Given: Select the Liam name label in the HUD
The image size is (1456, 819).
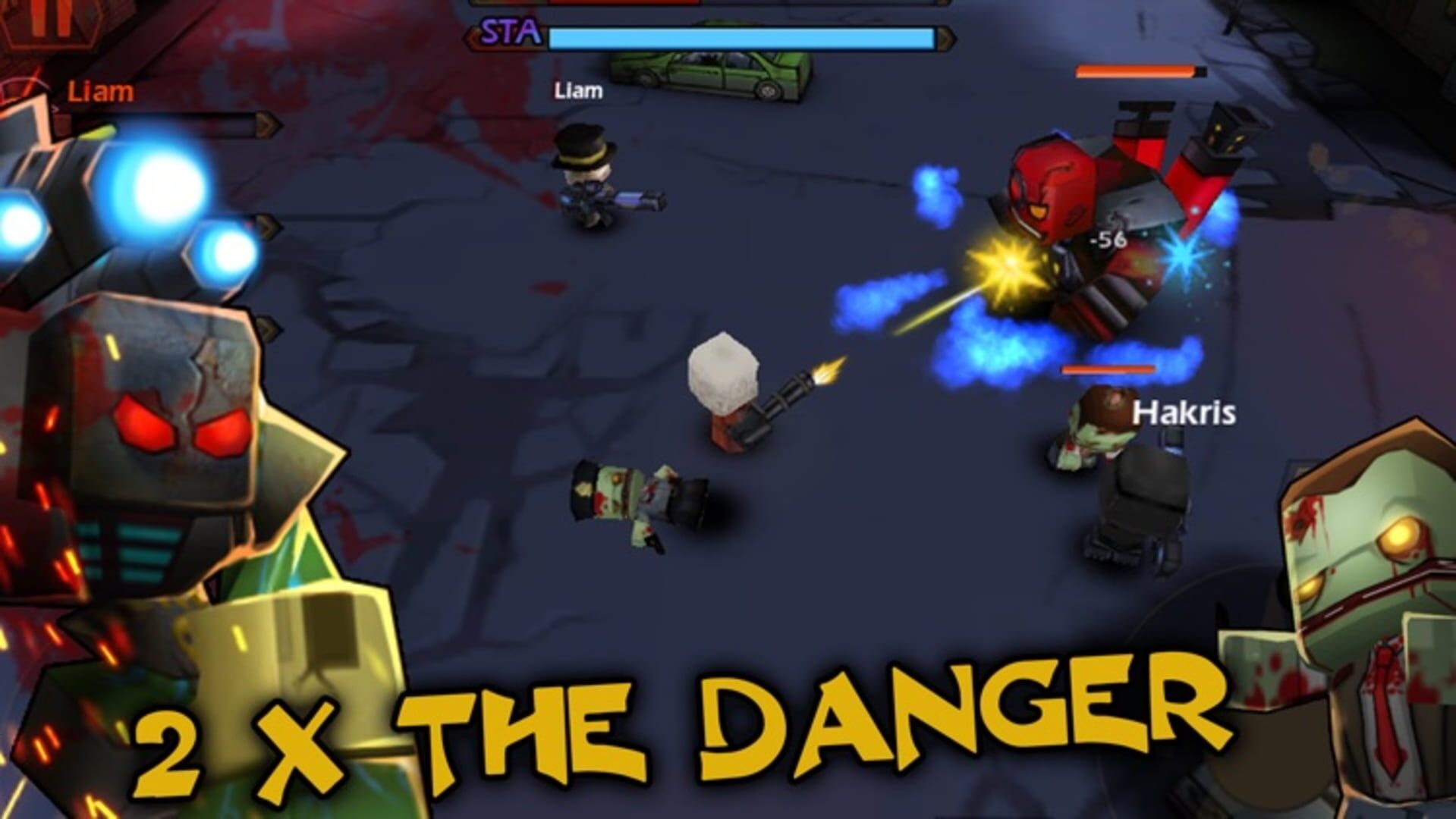Looking at the screenshot, I should (102, 91).
